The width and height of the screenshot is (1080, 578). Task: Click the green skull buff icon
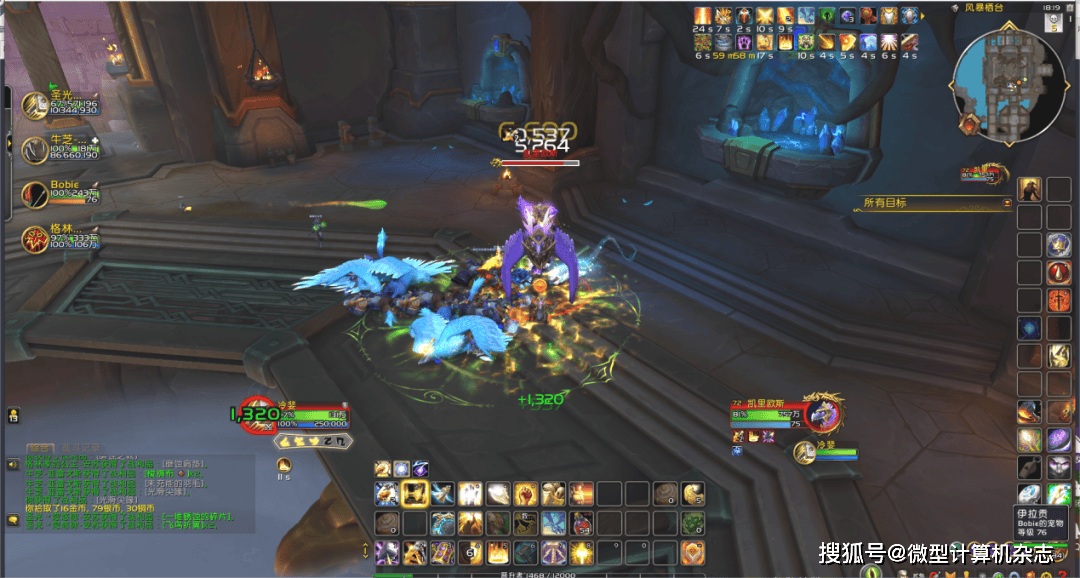coord(826,15)
